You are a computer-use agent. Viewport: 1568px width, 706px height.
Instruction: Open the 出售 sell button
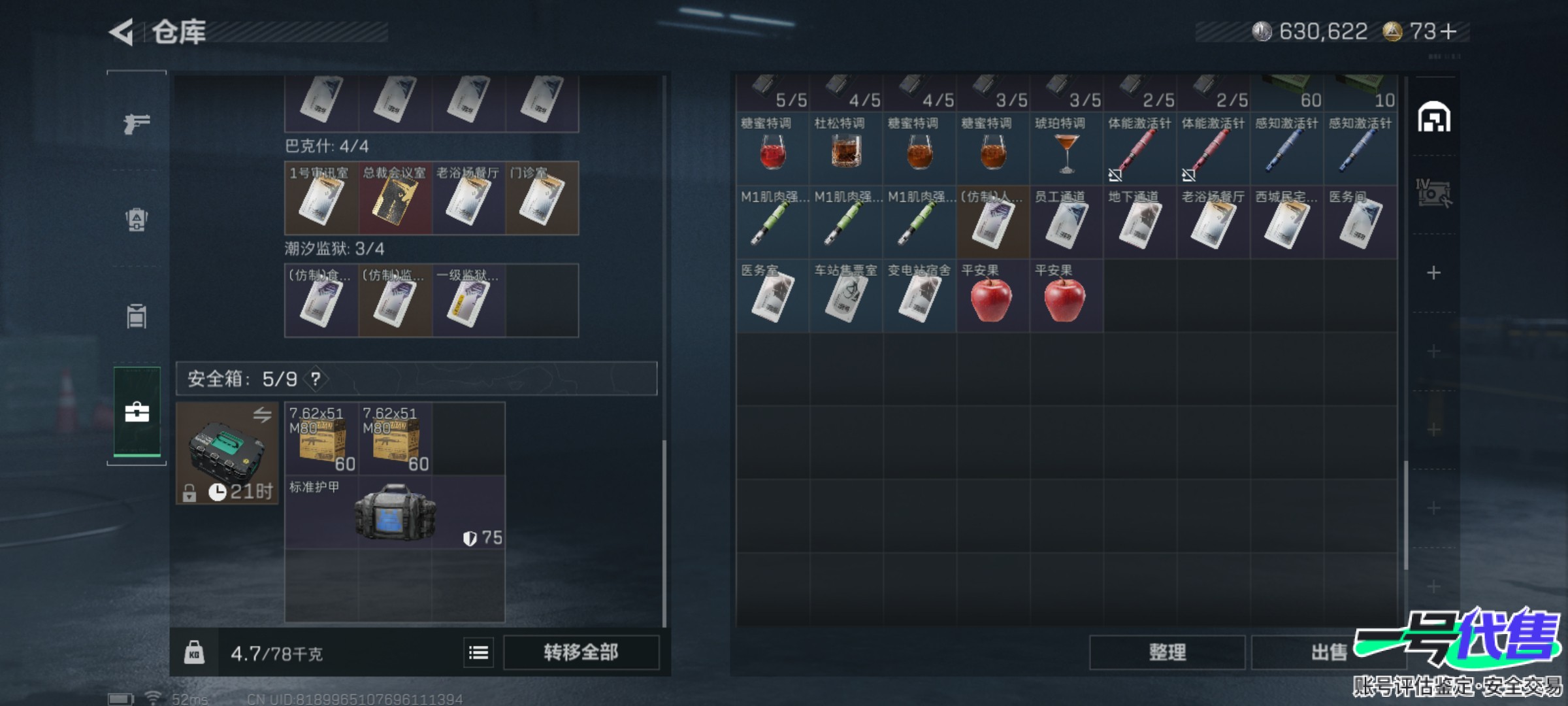(1328, 652)
